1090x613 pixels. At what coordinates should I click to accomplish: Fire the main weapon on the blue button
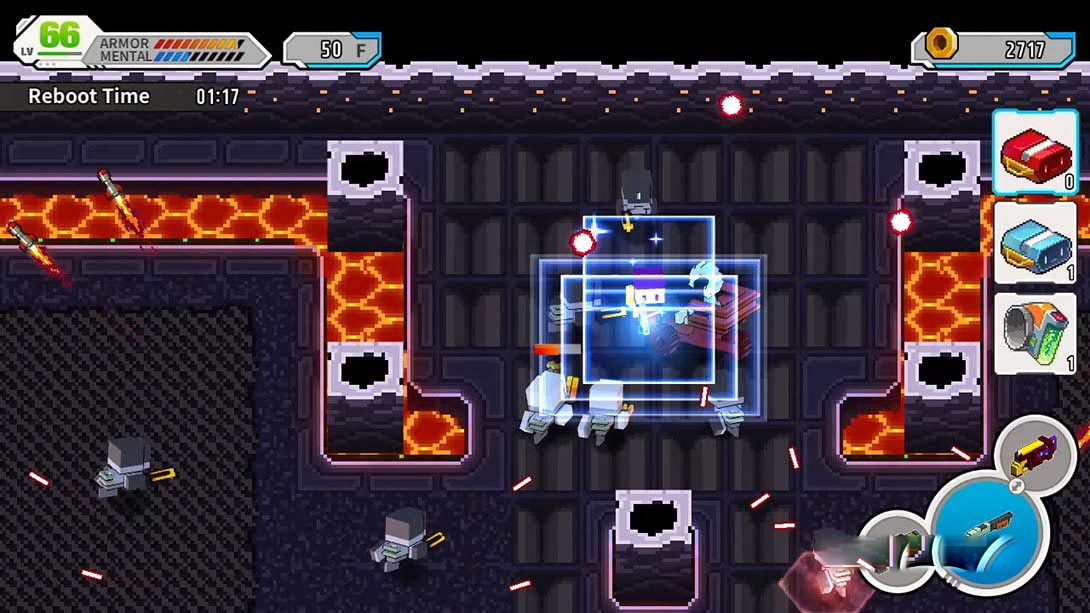pyautogui.click(x=988, y=529)
